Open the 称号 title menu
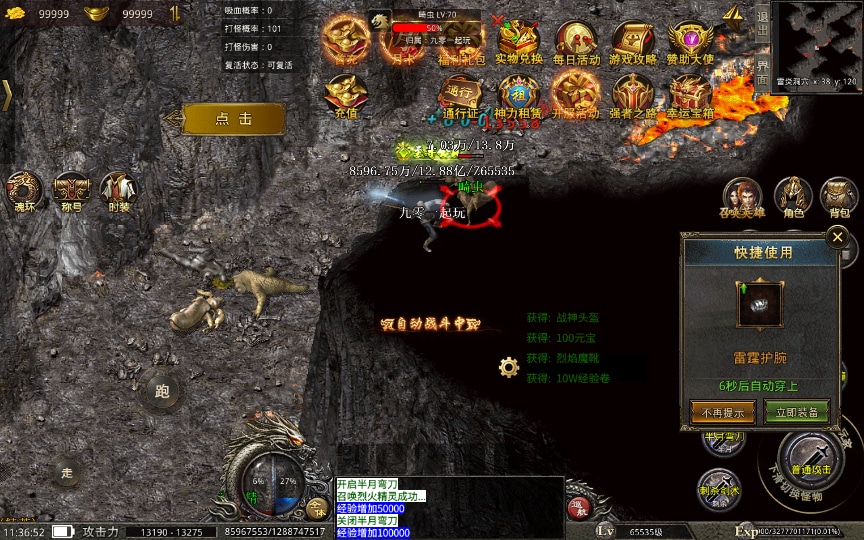 point(71,190)
